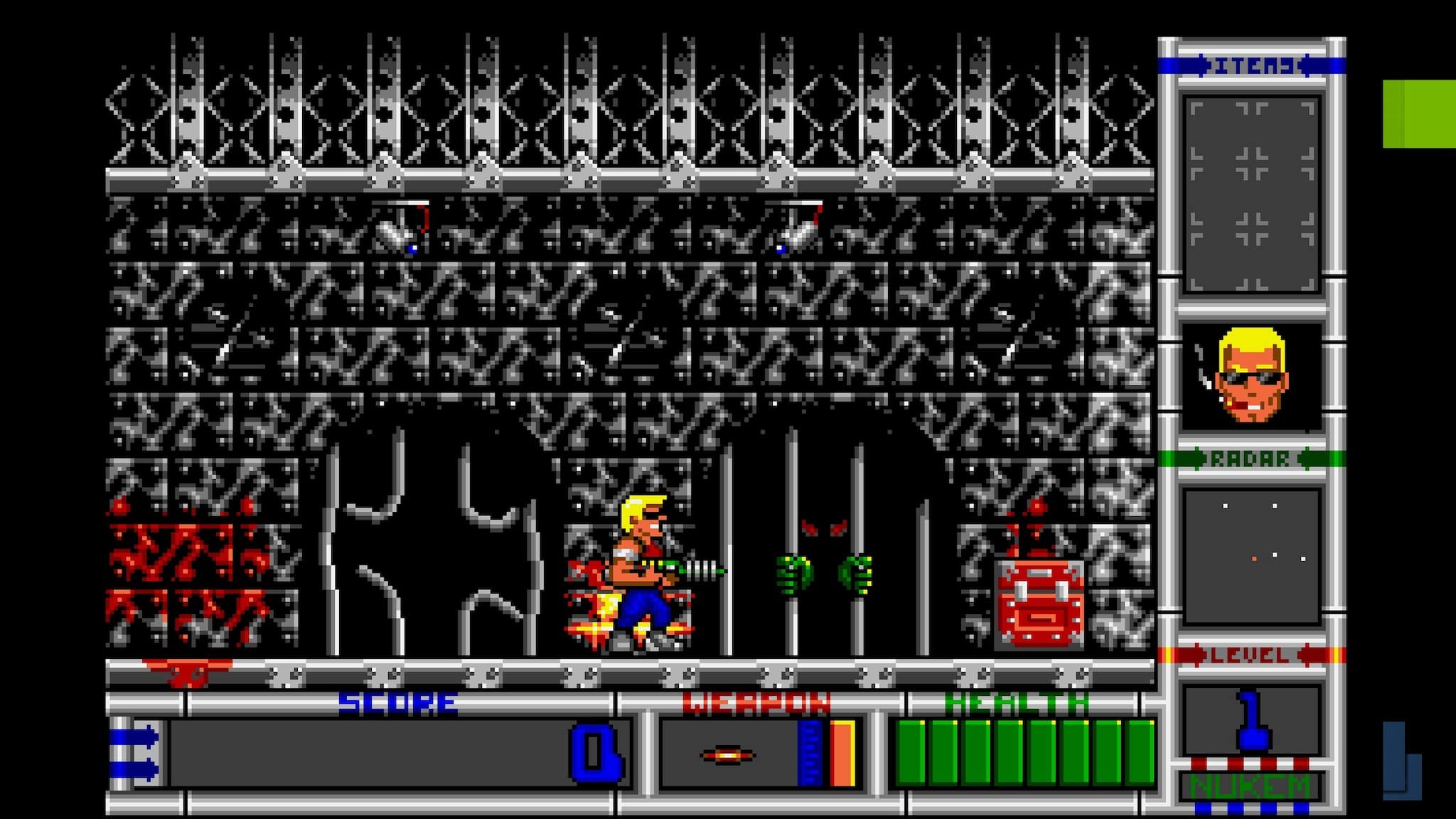Click the green arrow beside the RADAR label

1199,460
